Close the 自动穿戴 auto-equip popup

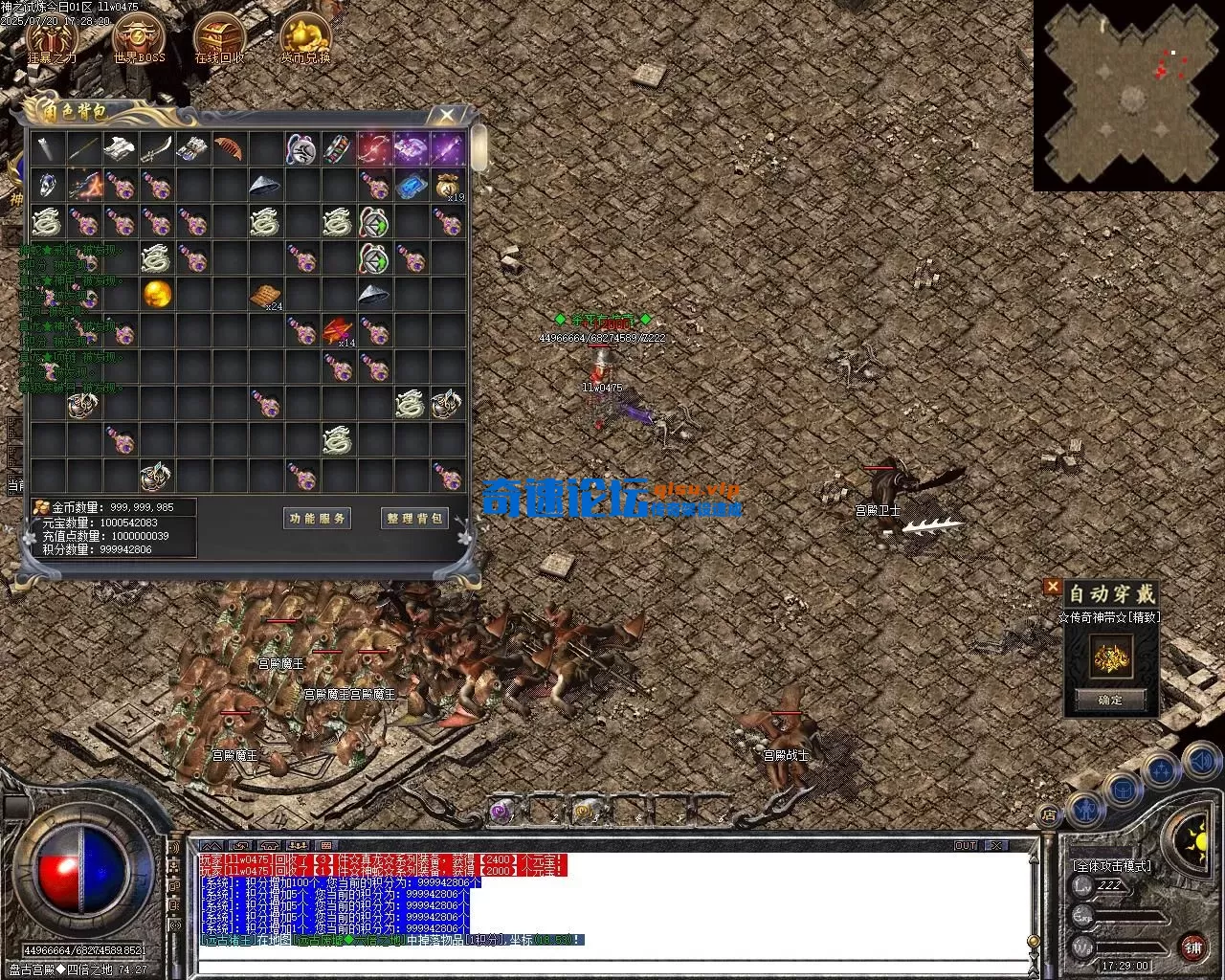click(1053, 587)
